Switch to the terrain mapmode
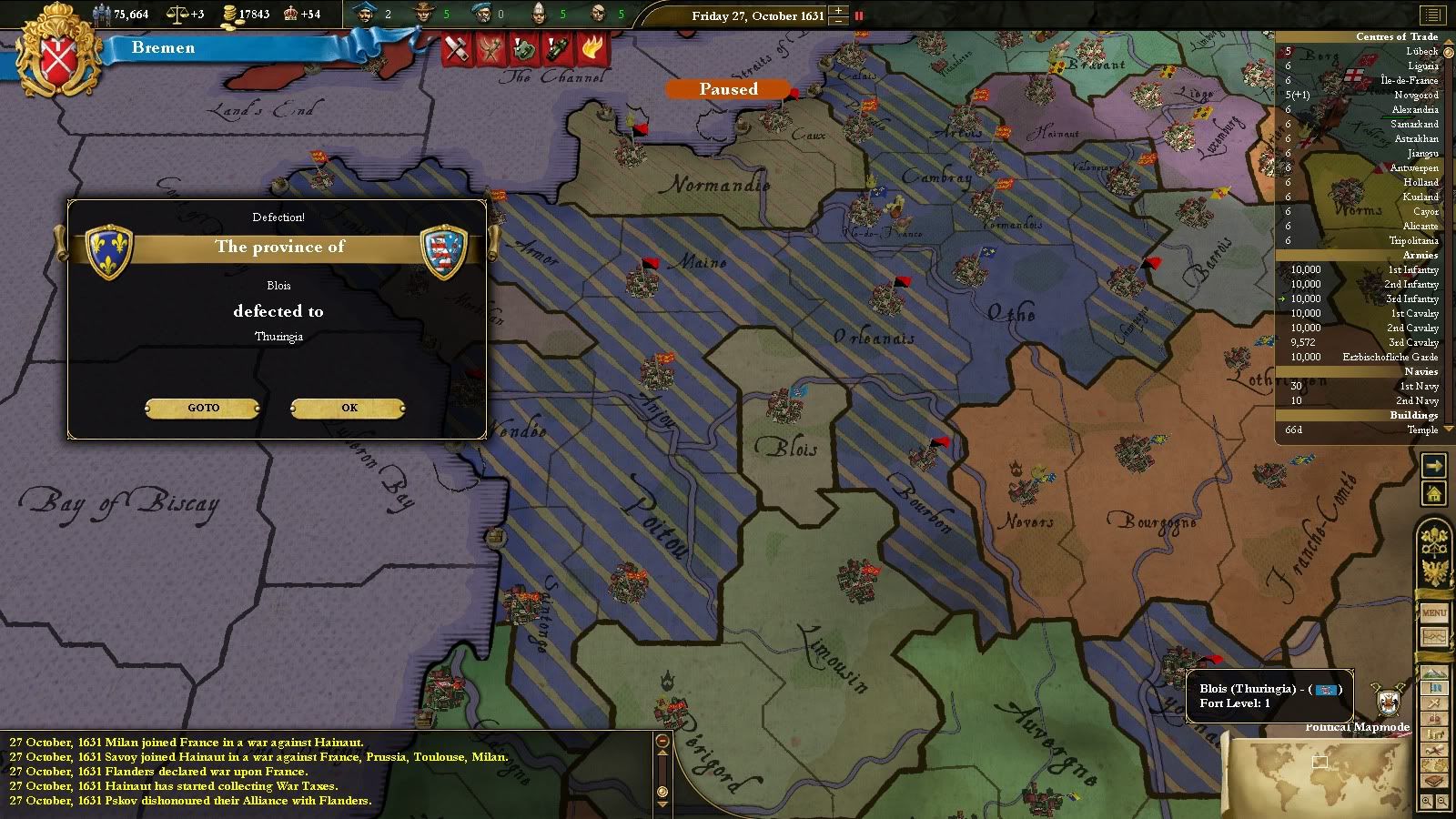Viewport: 1456px width, 819px height. click(1433, 674)
